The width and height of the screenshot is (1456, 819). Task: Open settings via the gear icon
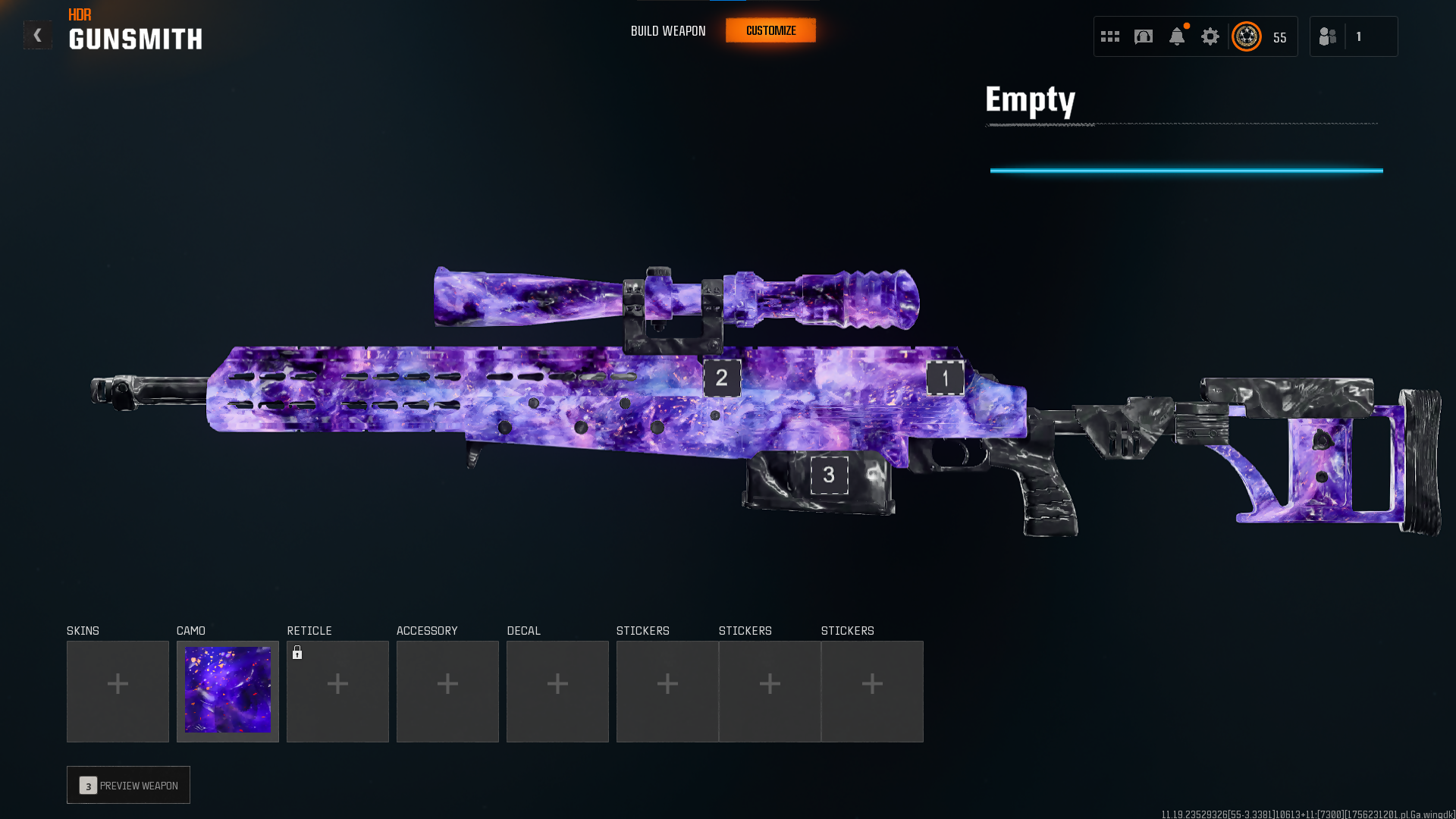[x=1210, y=36]
